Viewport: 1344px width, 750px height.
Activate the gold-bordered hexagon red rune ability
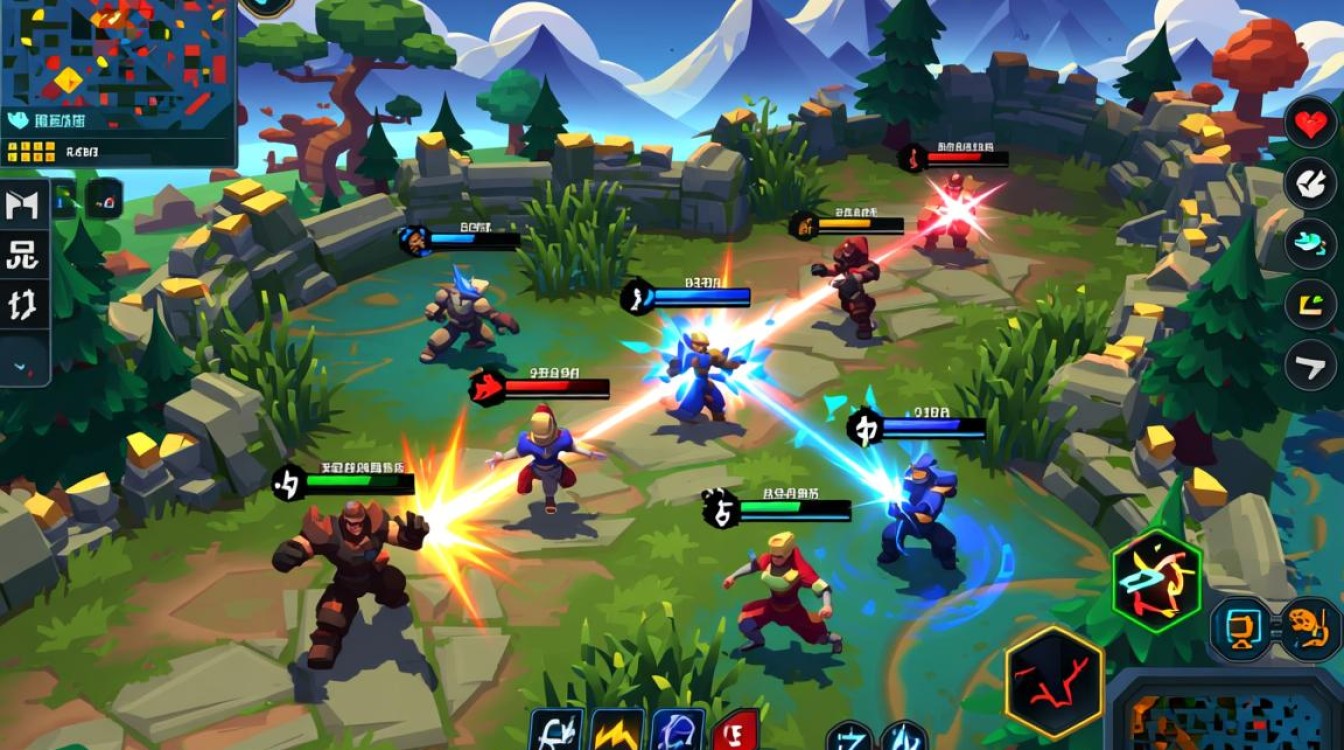pos(1053,683)
